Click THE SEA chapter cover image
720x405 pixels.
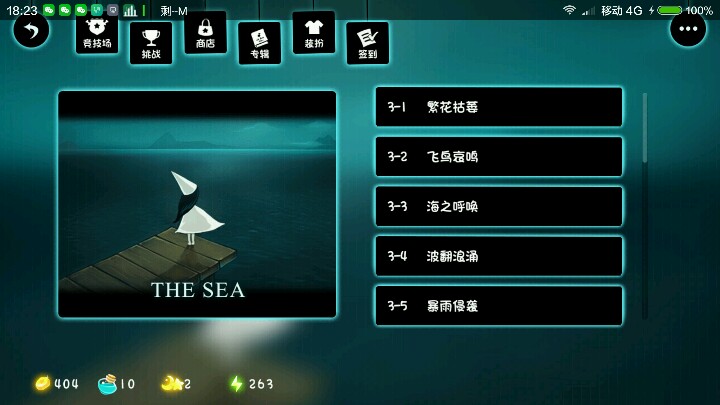197,204
